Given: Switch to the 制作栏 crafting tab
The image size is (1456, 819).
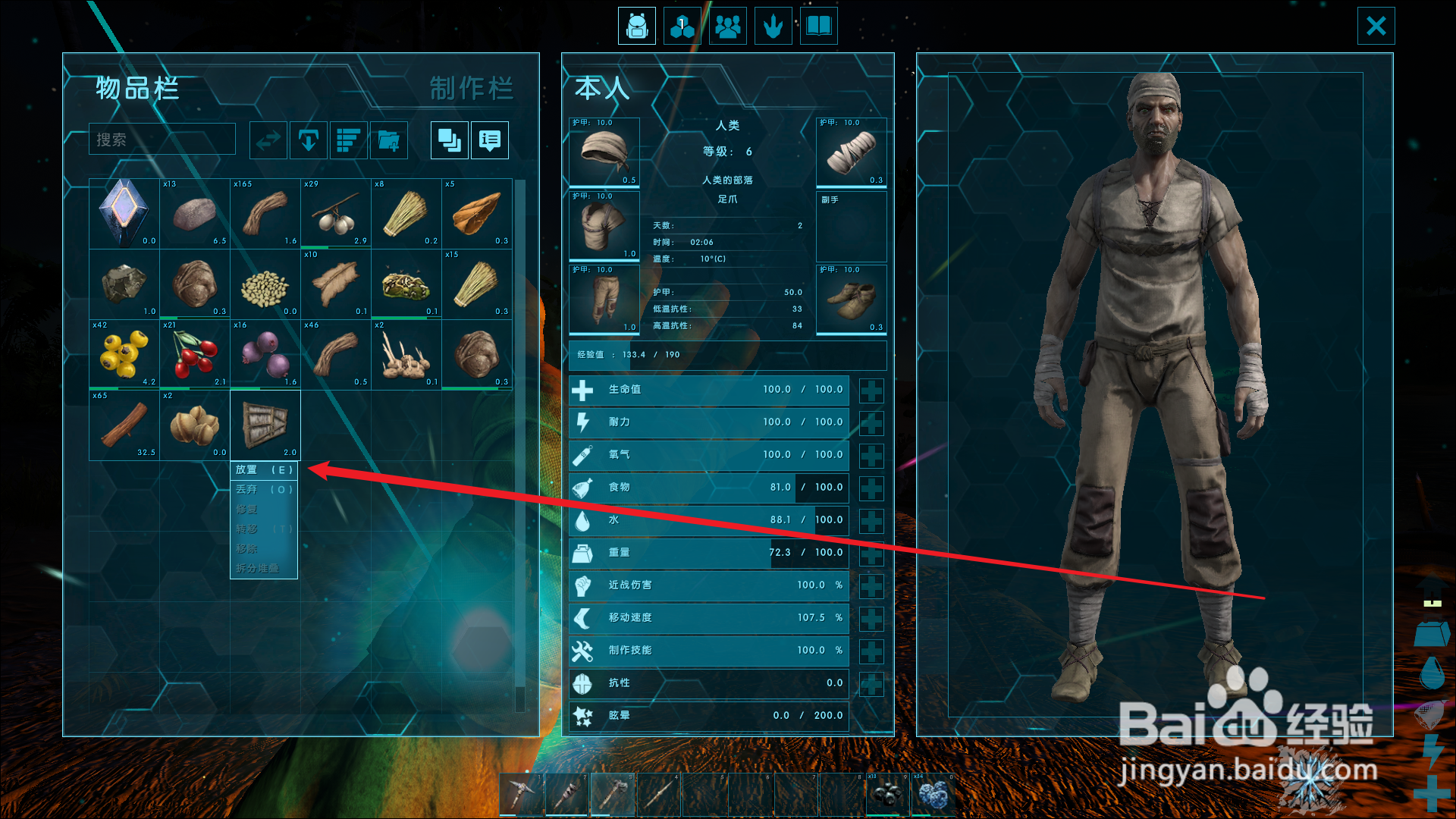Looking at the screenshot, I should point(471,89).
